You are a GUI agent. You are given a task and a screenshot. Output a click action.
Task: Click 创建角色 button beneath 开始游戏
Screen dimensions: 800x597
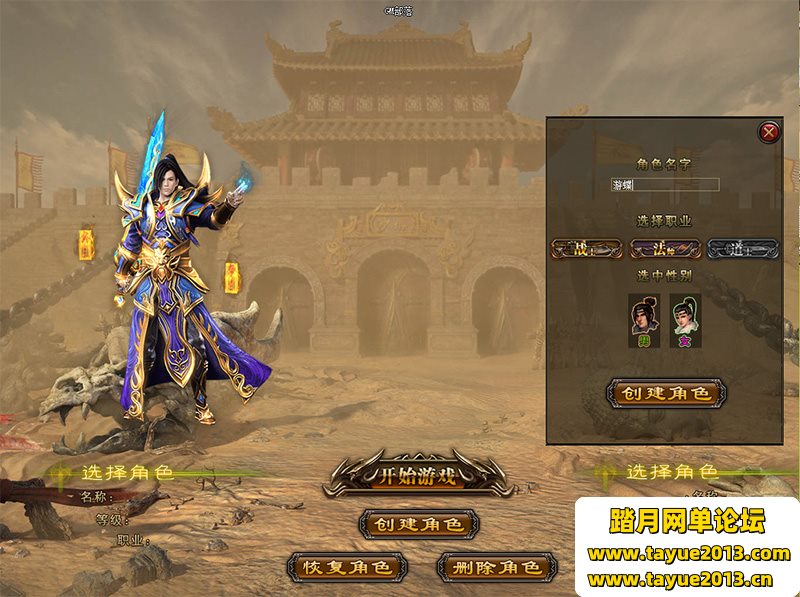[x=418, y=524]
